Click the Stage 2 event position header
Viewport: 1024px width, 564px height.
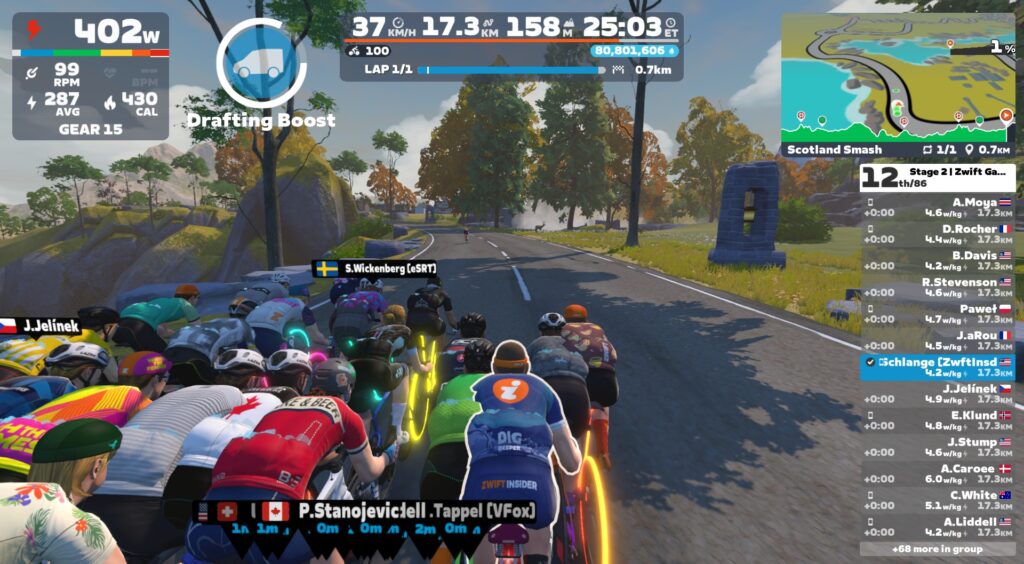coord(938,177)
